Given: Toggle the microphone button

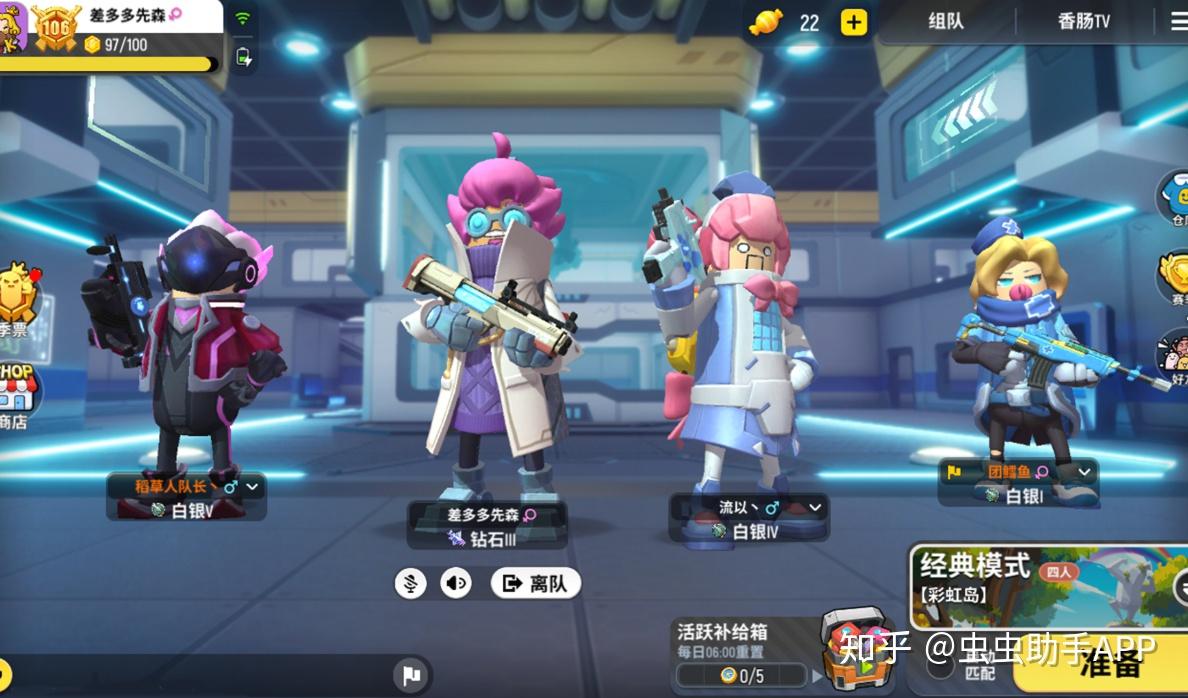Looking at the screenshot, I should 410,583.
